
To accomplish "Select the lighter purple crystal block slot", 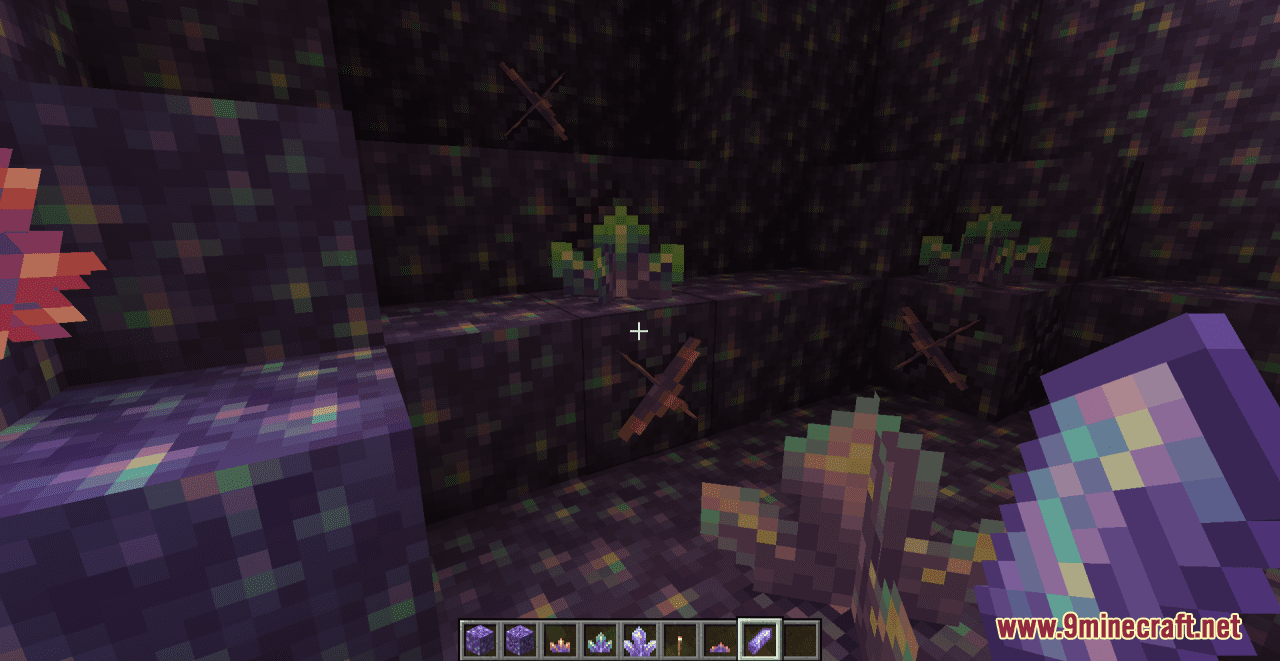I will click(479, 638).
